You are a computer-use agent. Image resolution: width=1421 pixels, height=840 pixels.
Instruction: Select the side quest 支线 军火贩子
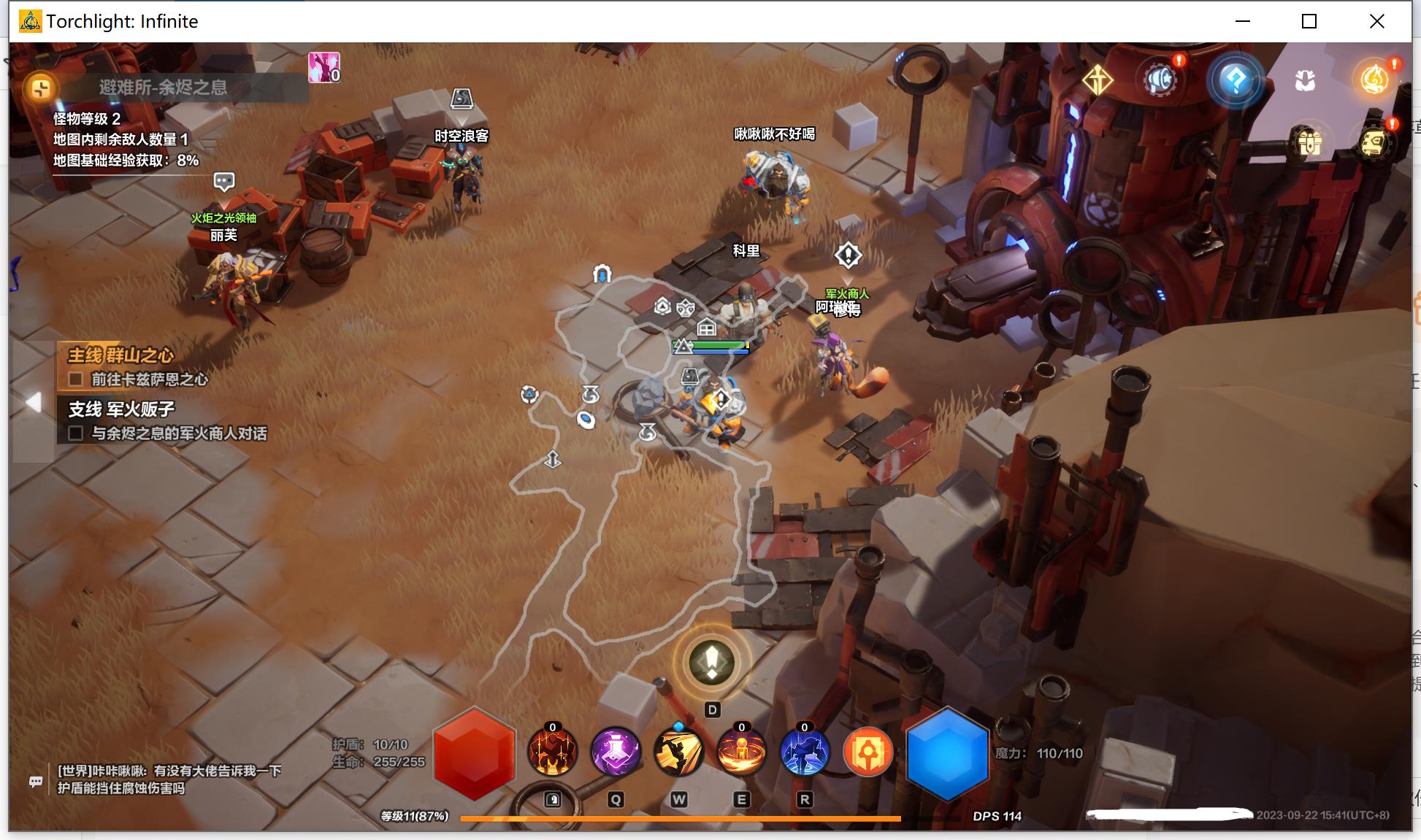(122, 409)
